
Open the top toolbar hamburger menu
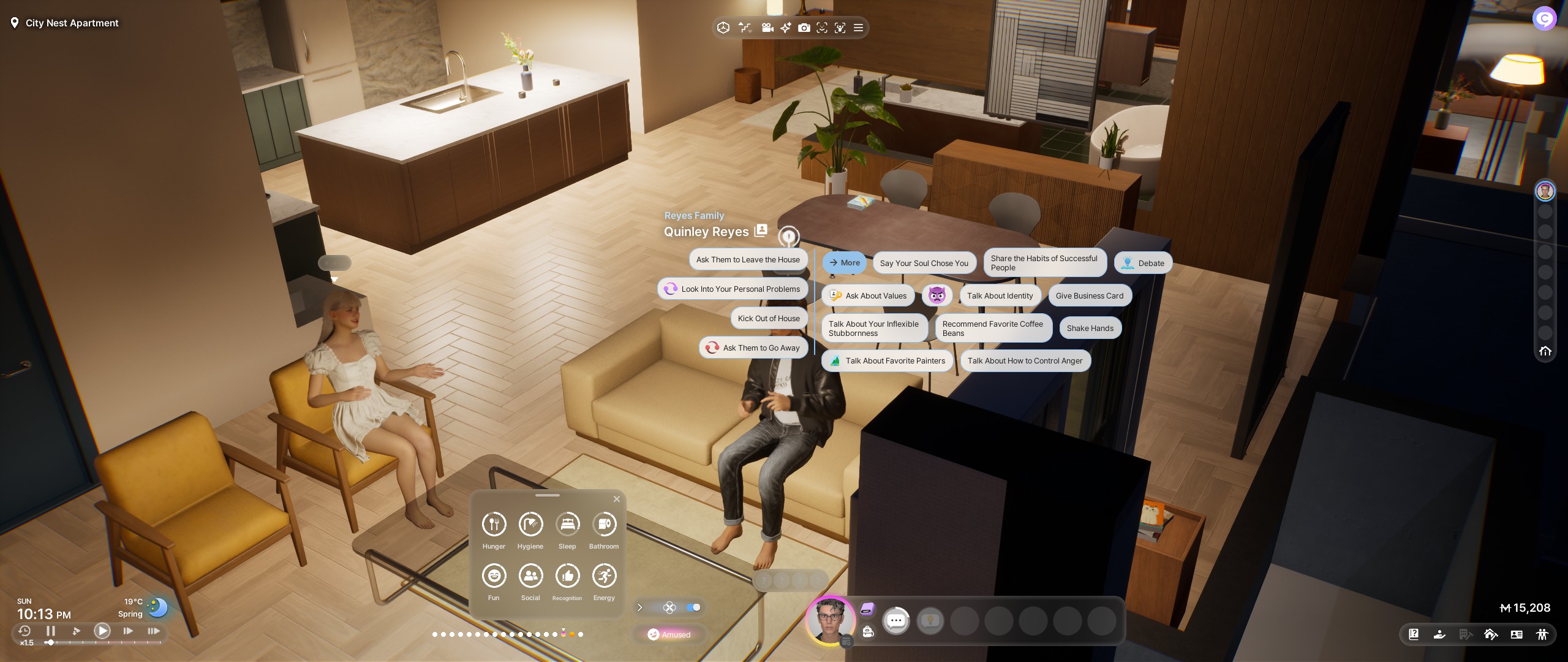(x=859, y=28)
